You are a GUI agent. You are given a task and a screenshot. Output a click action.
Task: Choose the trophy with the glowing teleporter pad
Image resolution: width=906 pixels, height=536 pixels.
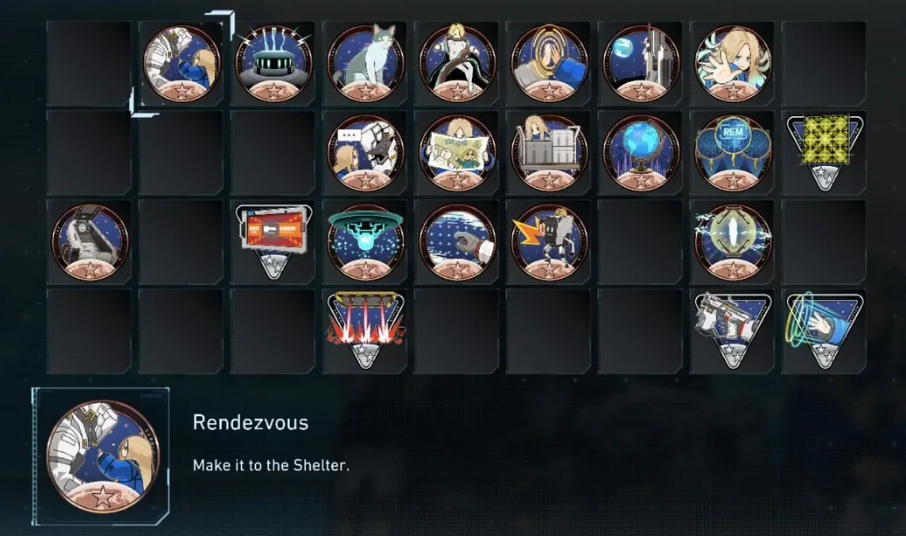coord(273,62)
